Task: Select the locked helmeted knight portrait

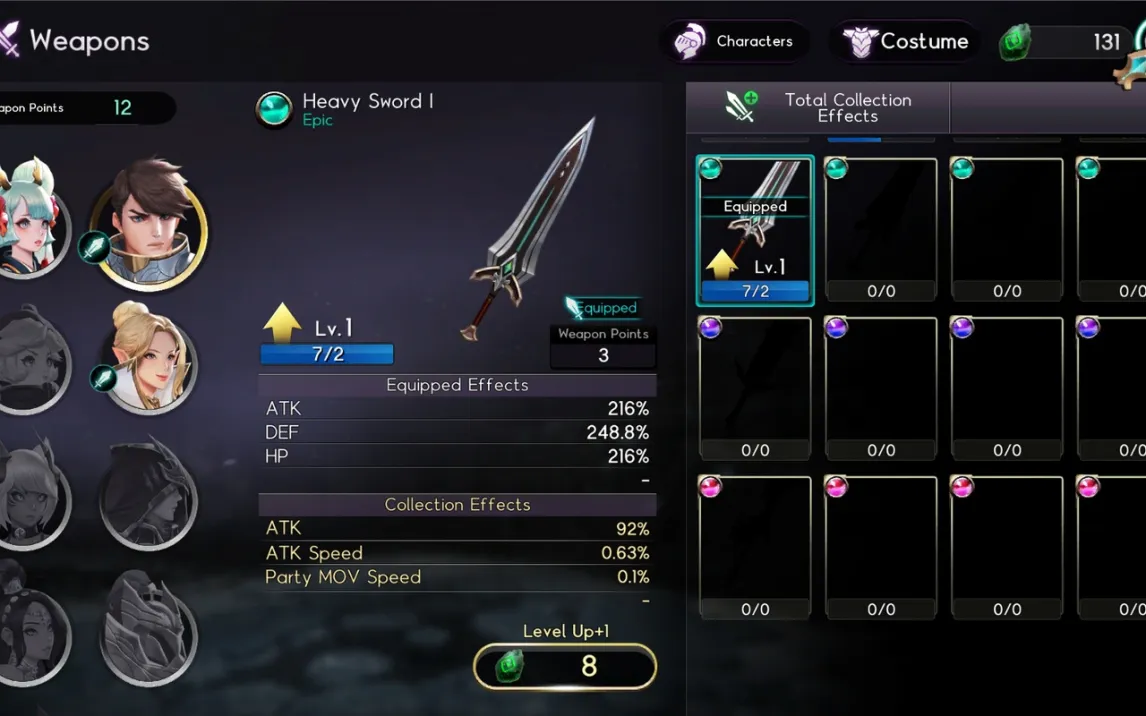Action: pyautogui.click(x=149, y=625)
